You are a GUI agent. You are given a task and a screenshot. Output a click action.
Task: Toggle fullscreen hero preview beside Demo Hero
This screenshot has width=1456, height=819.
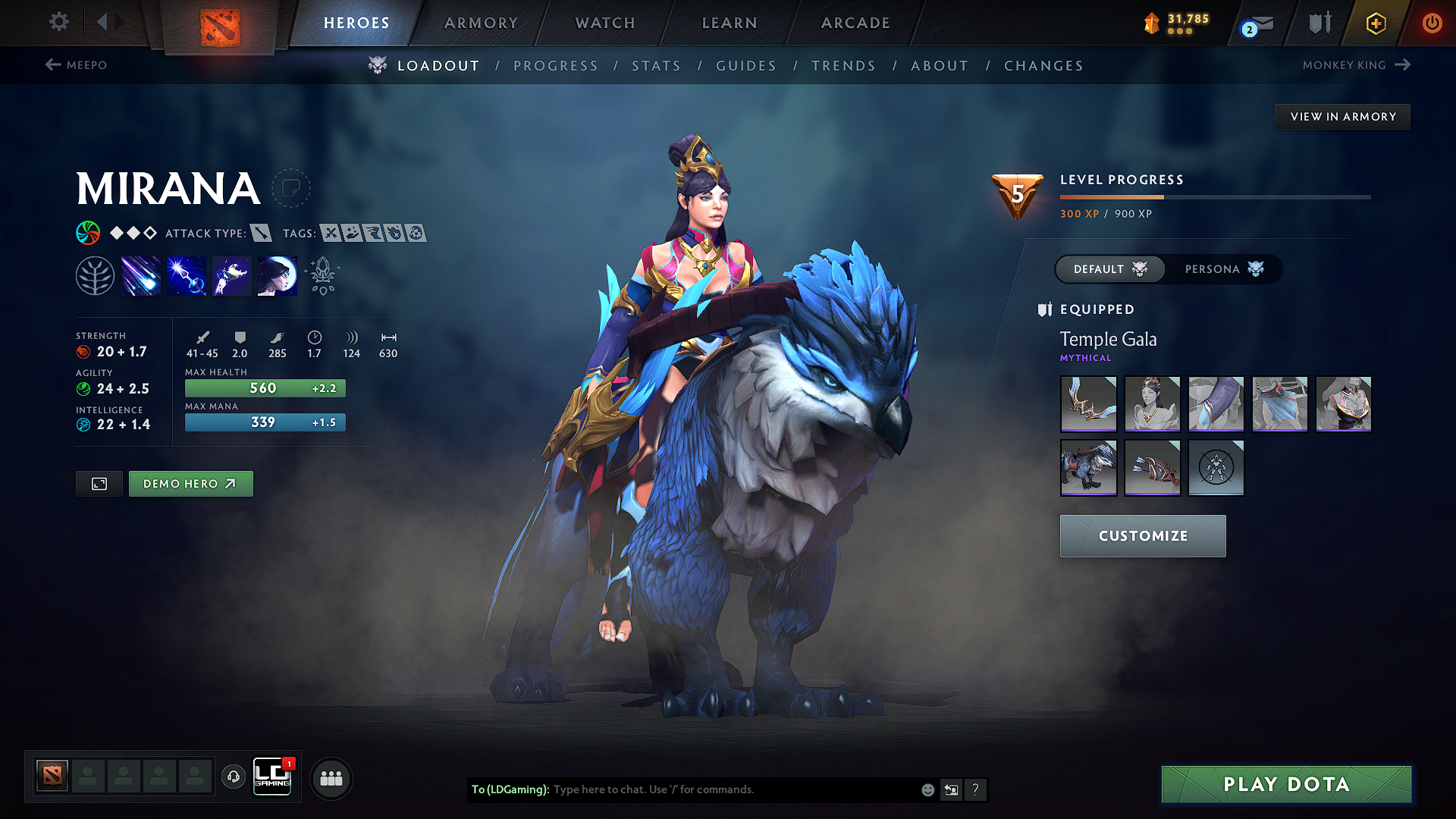point(99,483)
